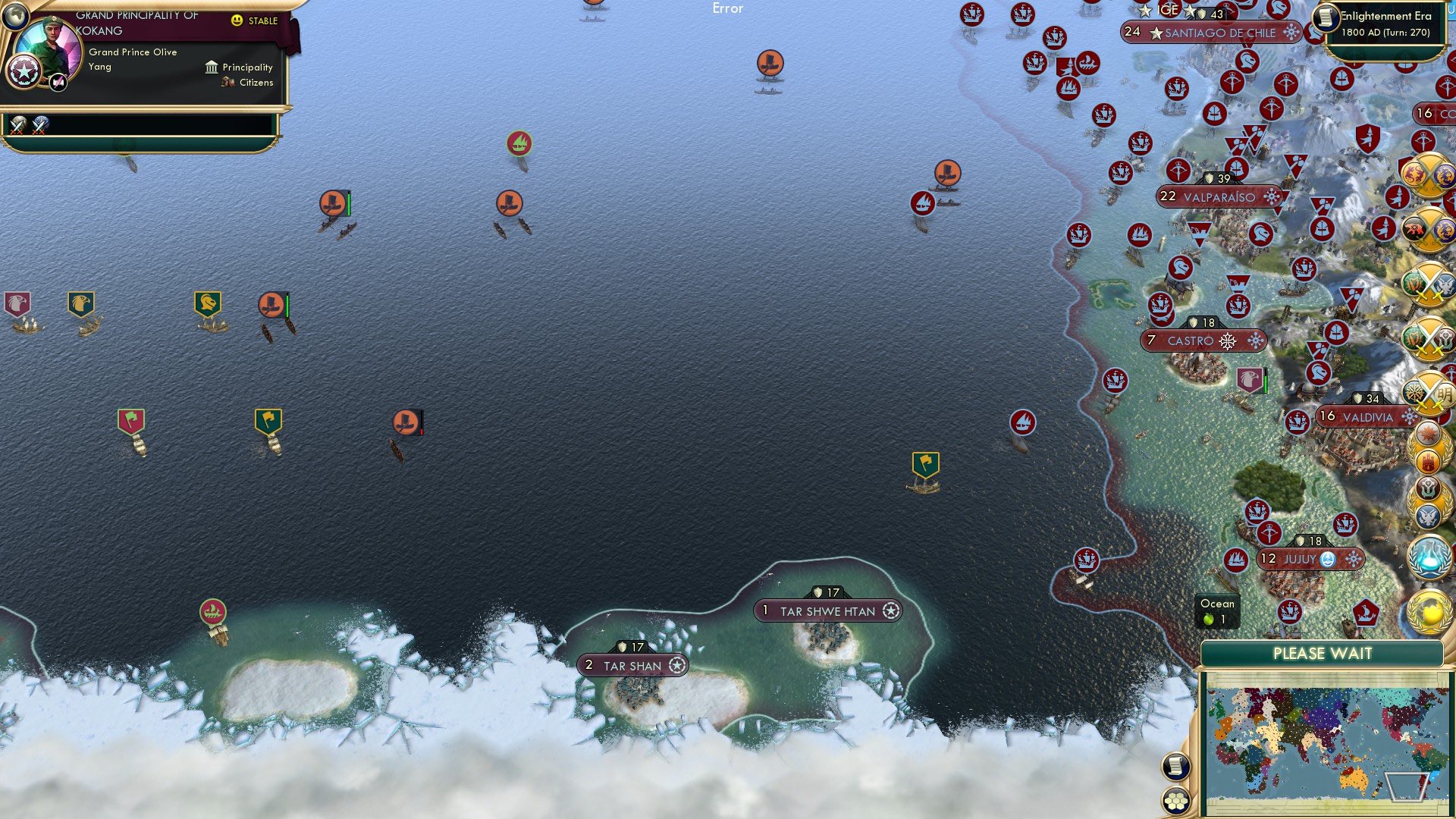Click the World Congress globe notification

click(x=1428, y=610)
